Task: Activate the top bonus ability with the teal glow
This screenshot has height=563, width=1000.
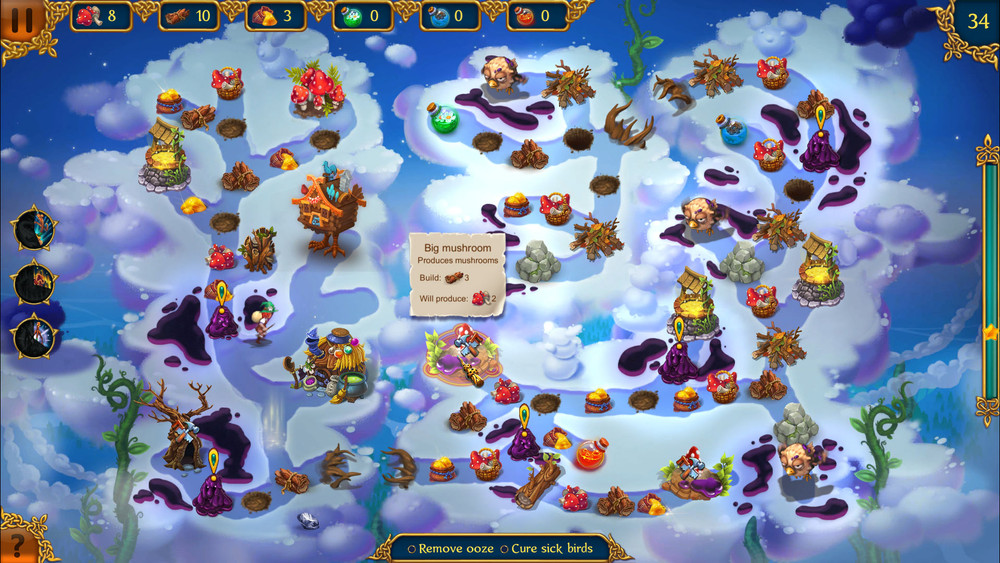Action: (34, 230)
